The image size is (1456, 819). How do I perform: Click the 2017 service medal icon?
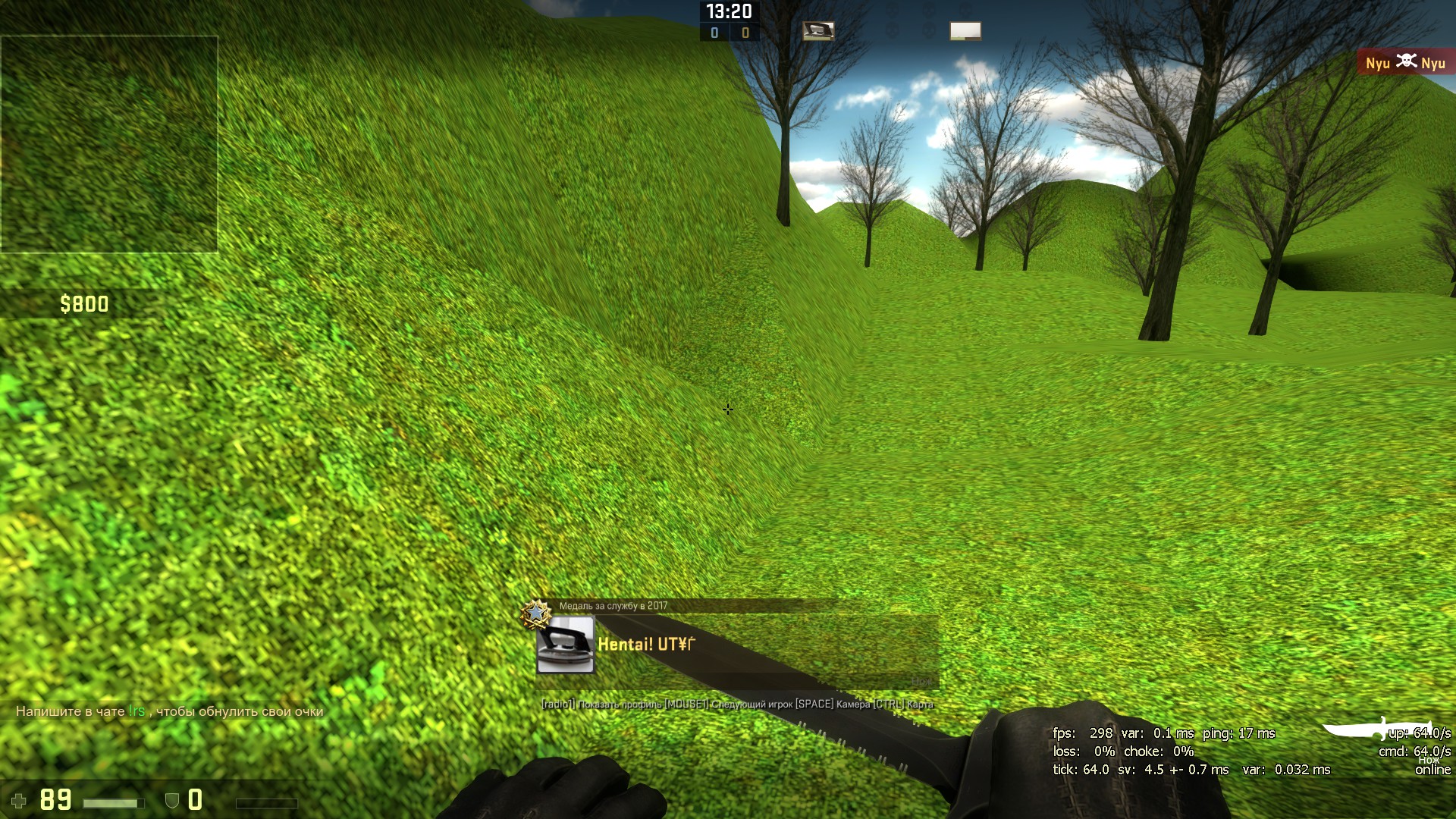(x=535, y=613)
